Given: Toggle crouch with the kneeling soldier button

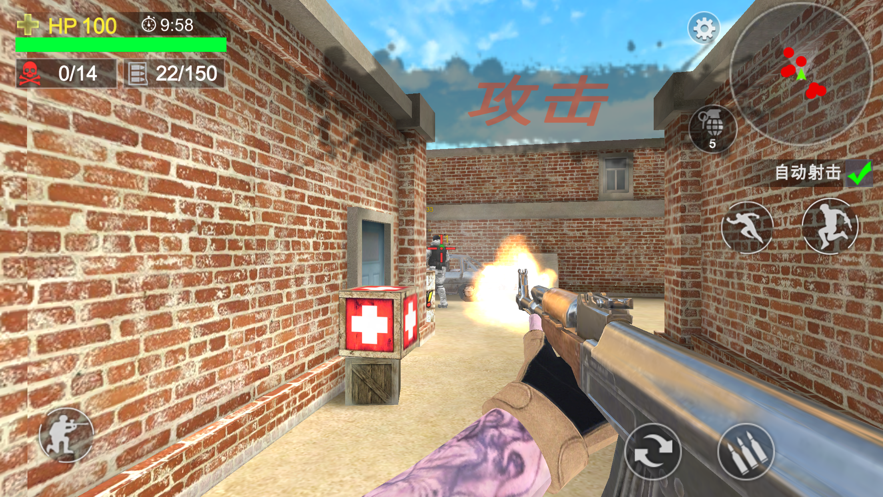Looking at the screenshot, I should tap(66, 435).
